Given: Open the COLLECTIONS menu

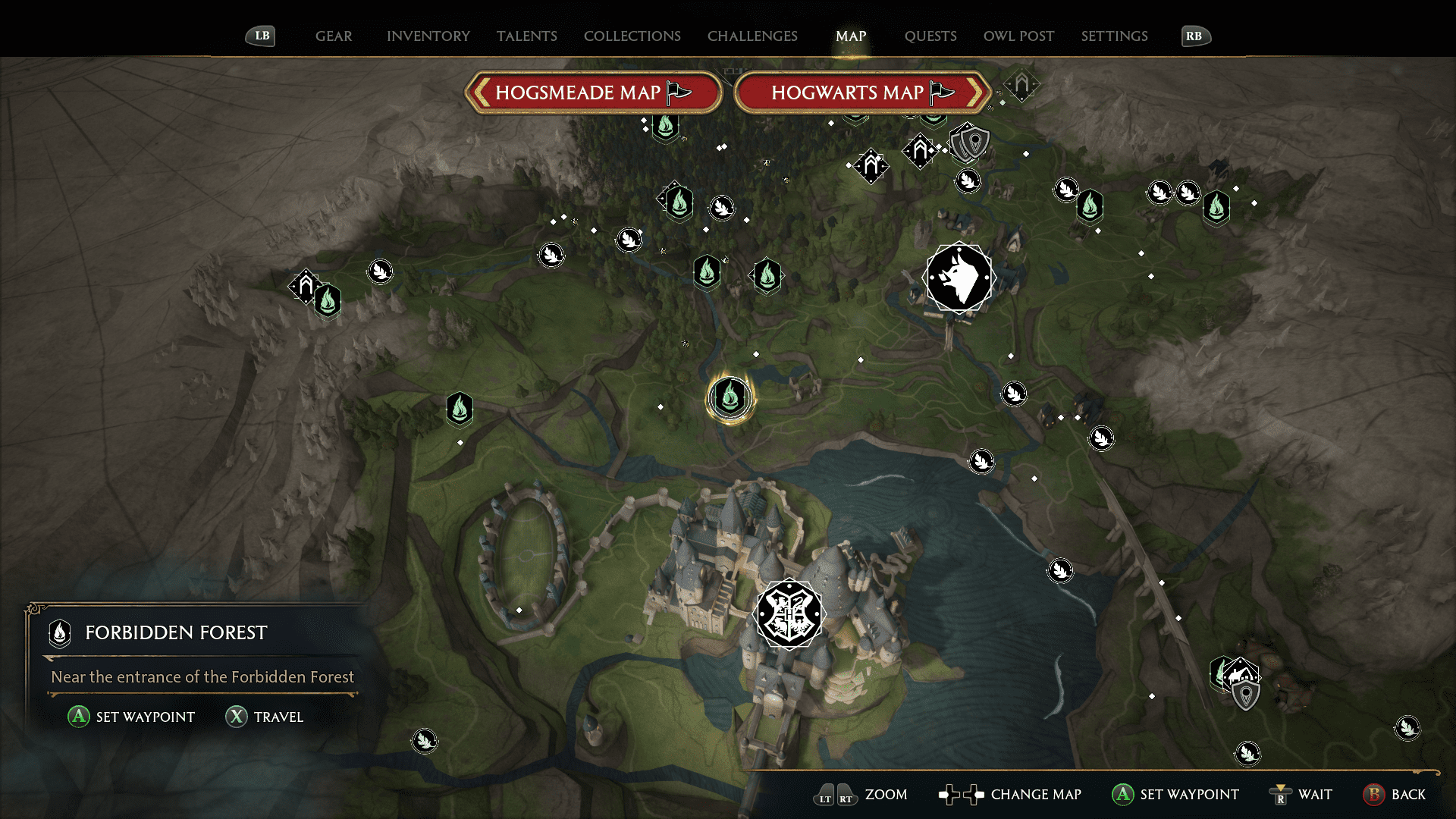Looking at the screenshot, I should pyautogui.click(x=632, y=36).
